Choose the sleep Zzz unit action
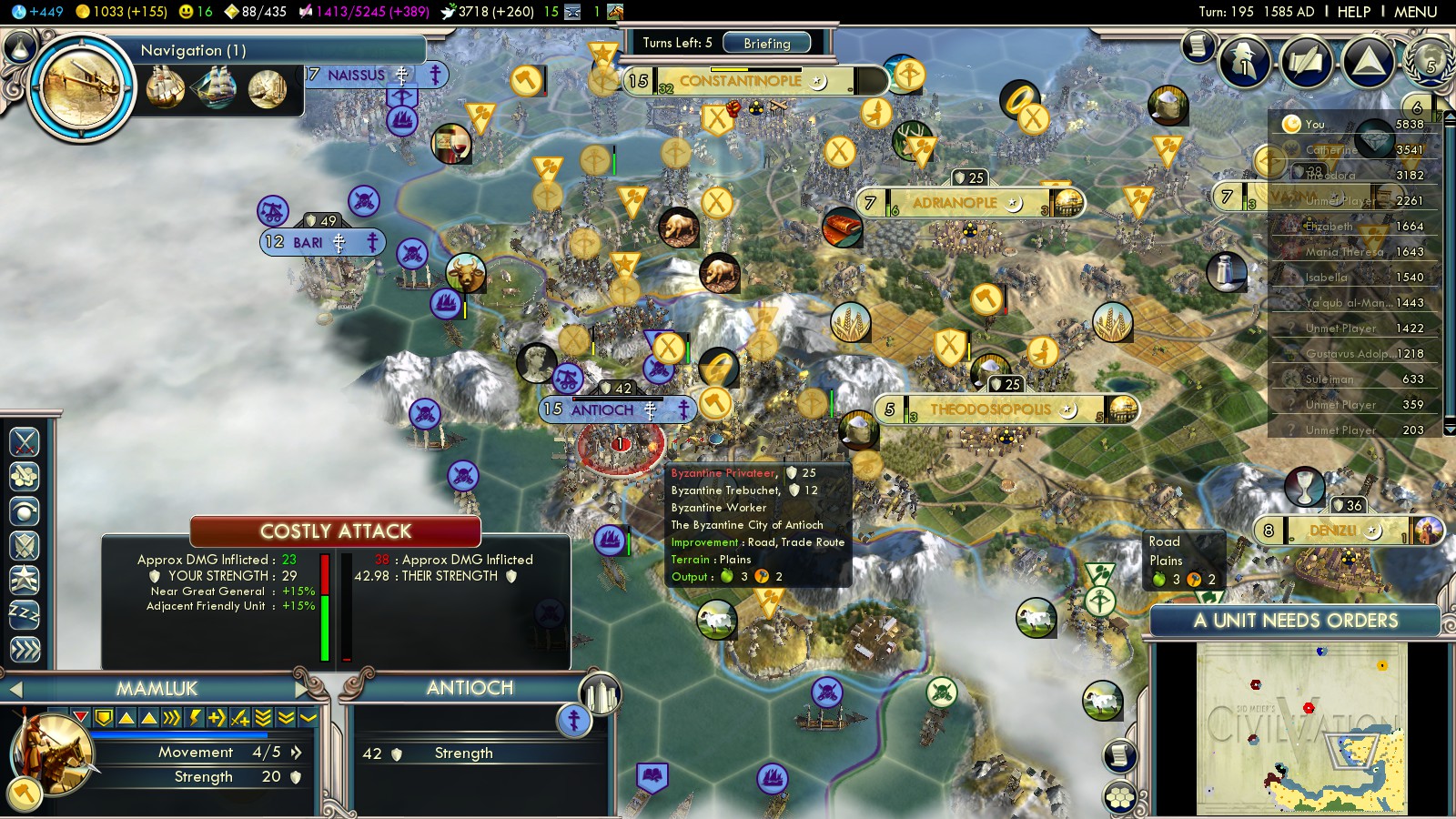This screenshot has width=1456, height=819. [25, 614]
